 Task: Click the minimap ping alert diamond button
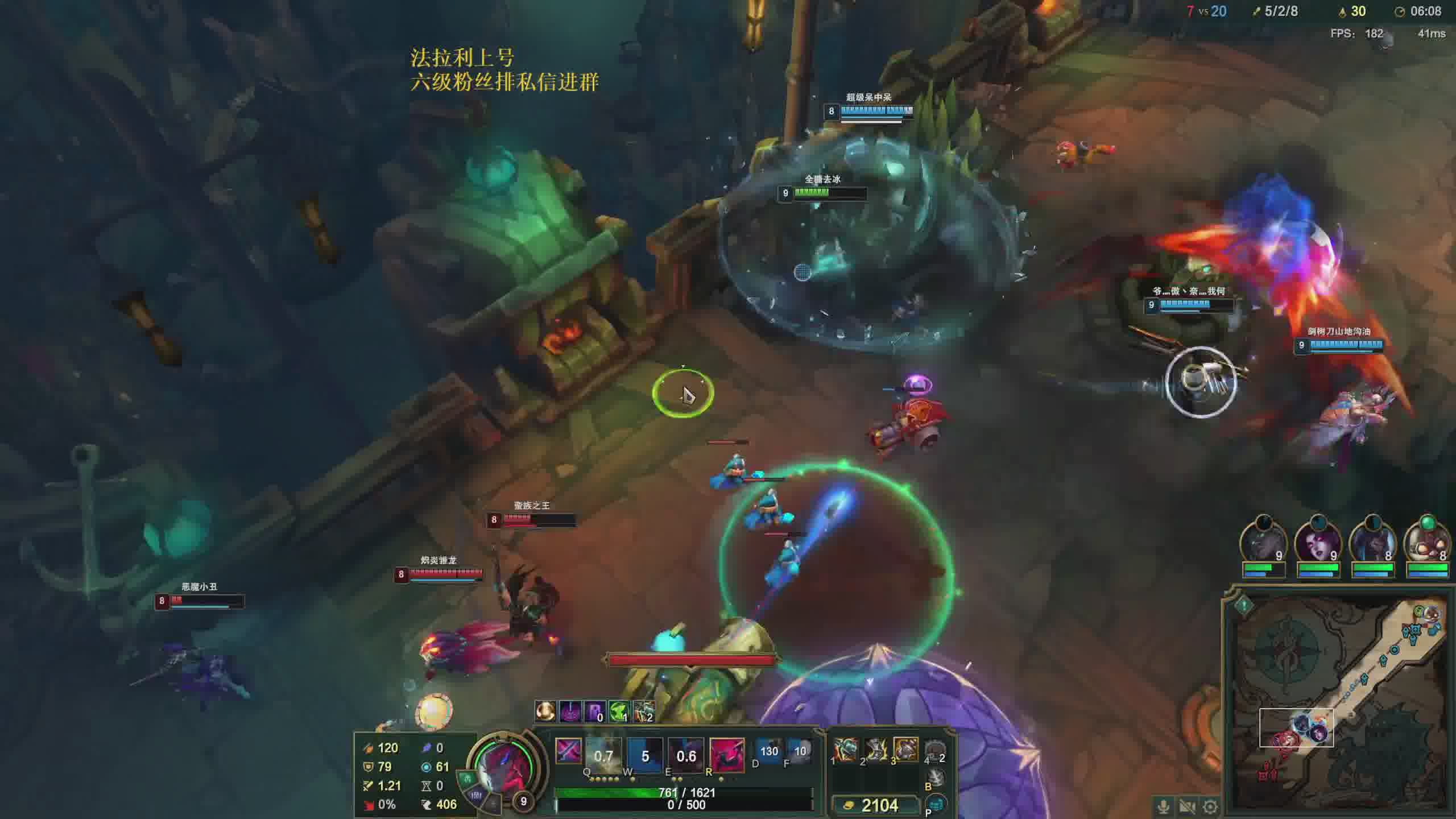tap(1244, 605)
